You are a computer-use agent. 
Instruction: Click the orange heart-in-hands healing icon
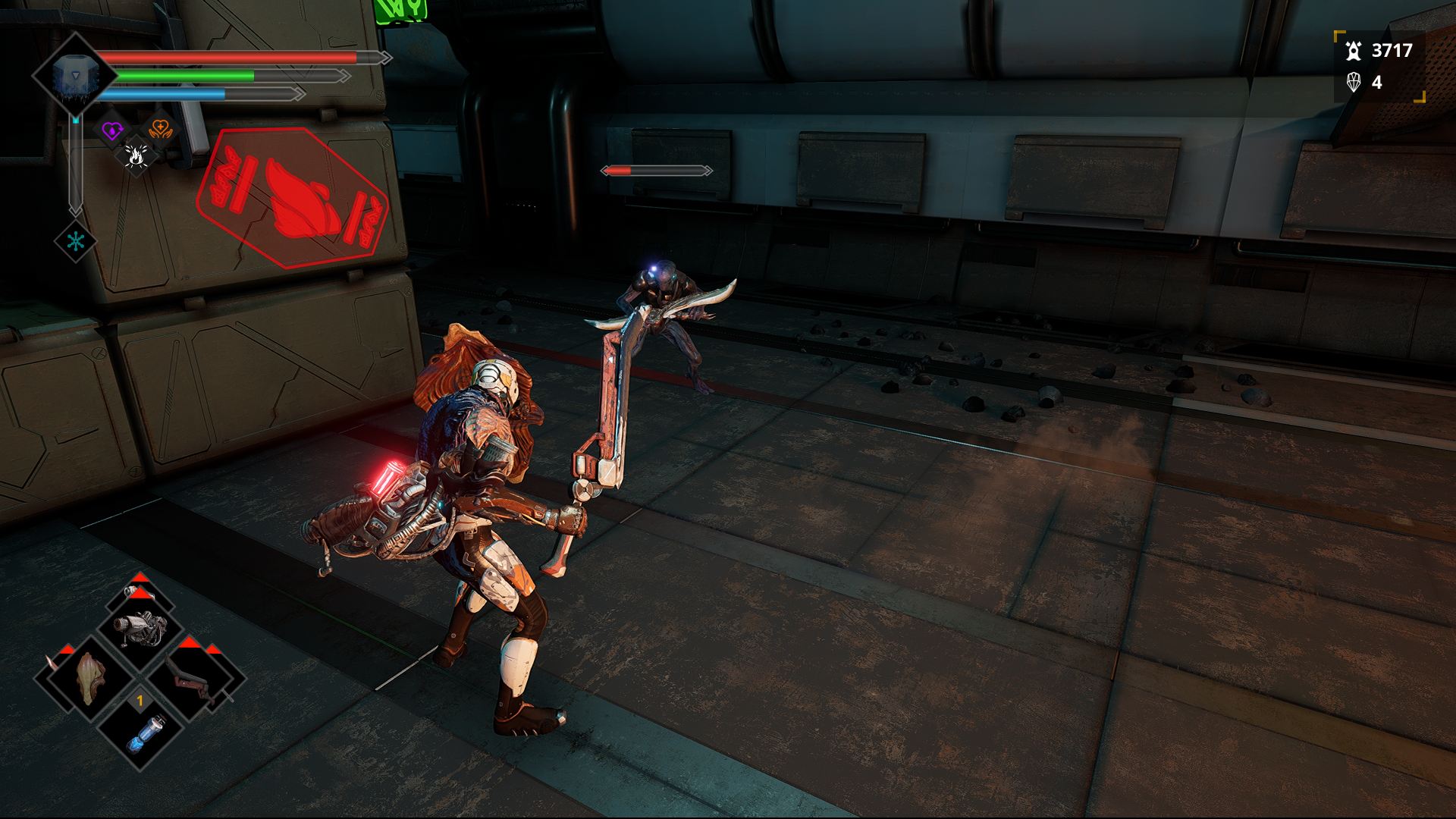click(159, 128)
